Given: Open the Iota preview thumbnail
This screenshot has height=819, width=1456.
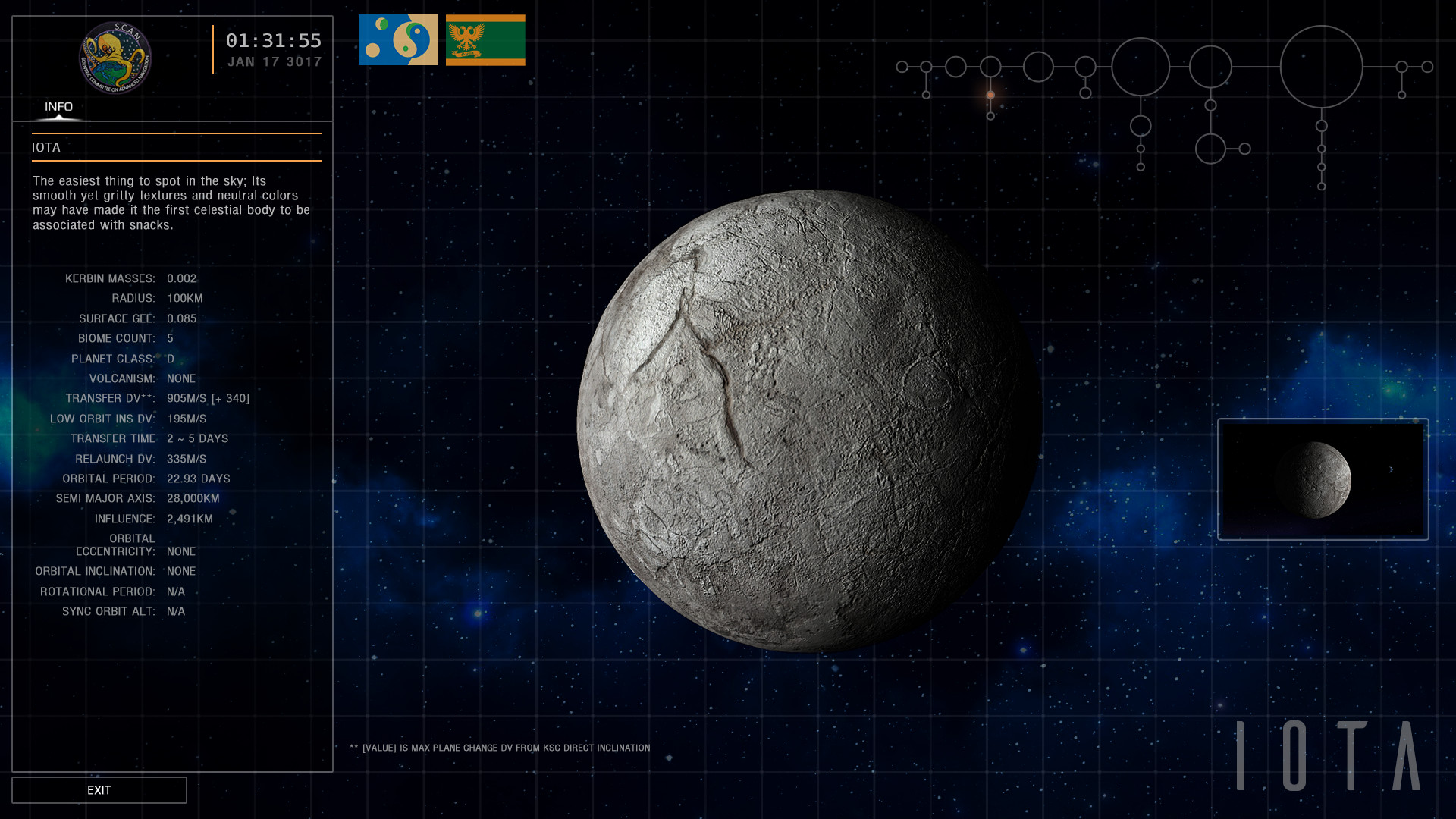Looking at the screenshot, I should (1323, 479).
